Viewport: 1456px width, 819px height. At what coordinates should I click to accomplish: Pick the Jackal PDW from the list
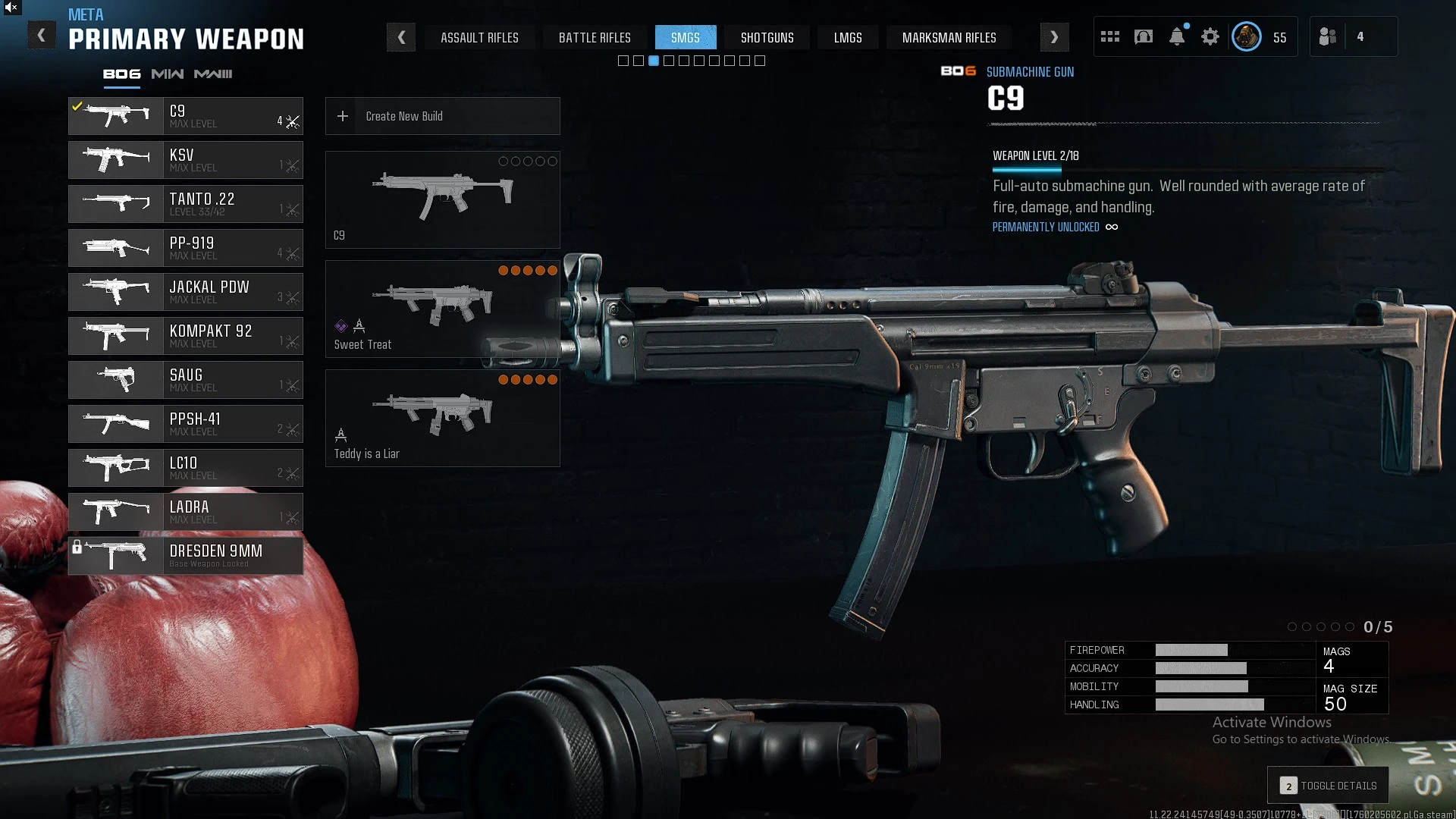tap(186, 292)
